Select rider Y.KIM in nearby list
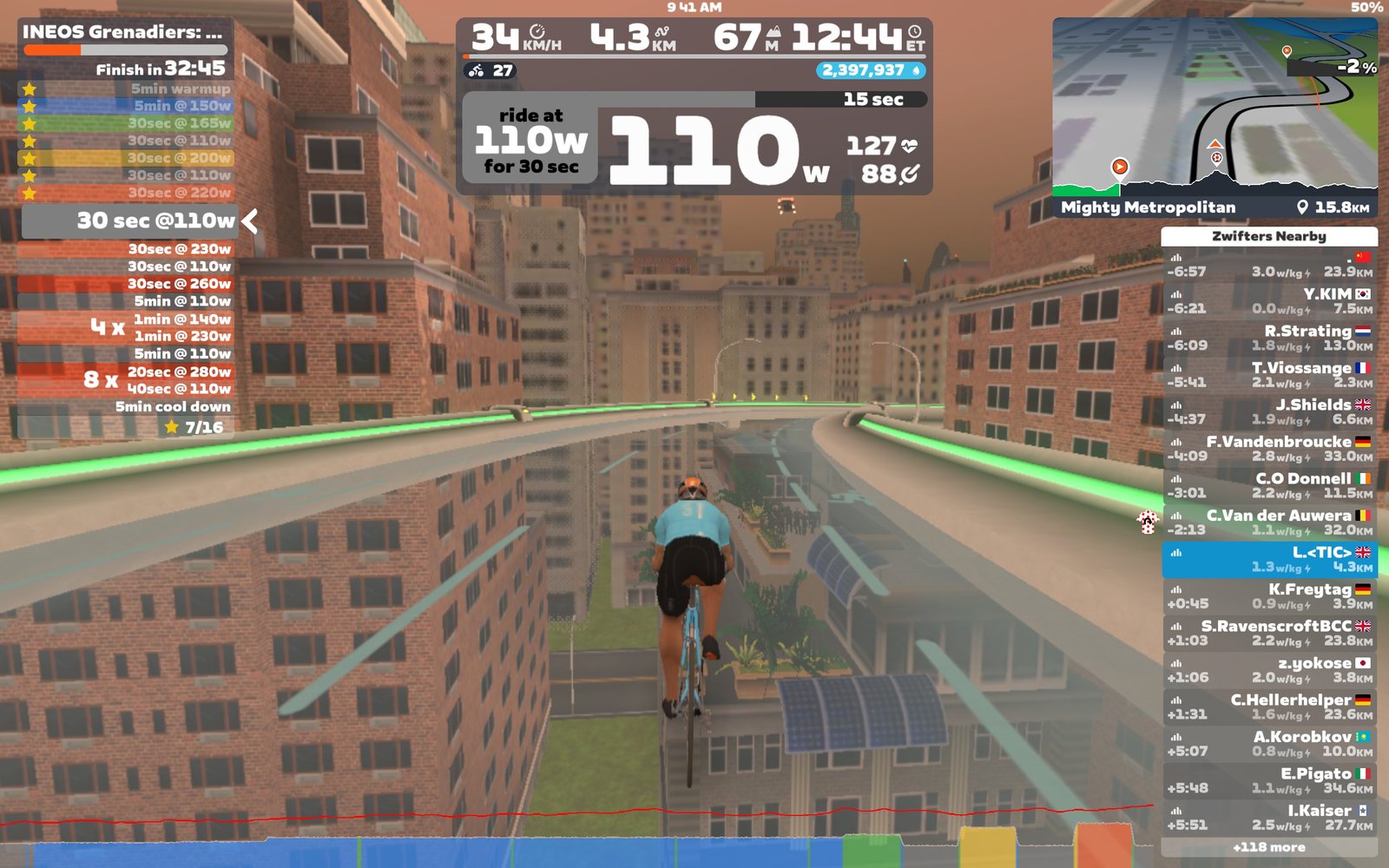 (x=1269, y=301)
